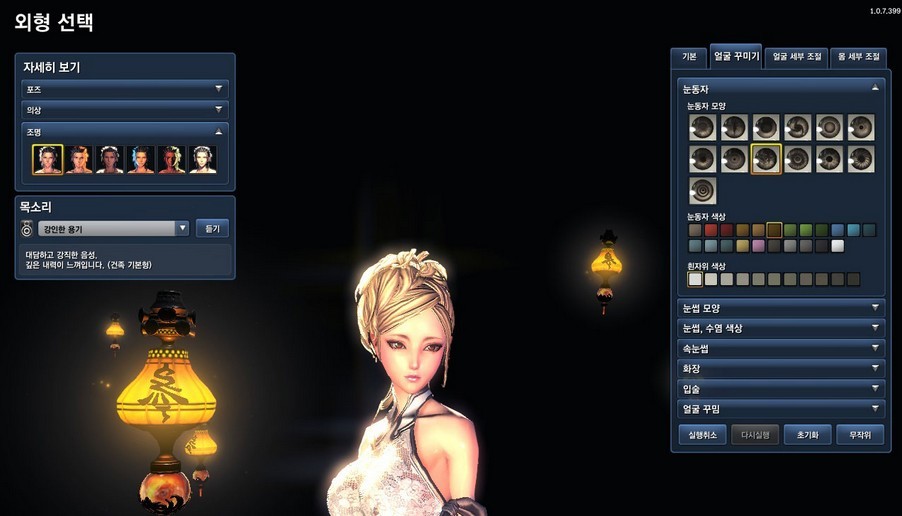902x516 pixels.
Task: Choose the red-lit lighting preset thumbnail
Action: (172, 160)
